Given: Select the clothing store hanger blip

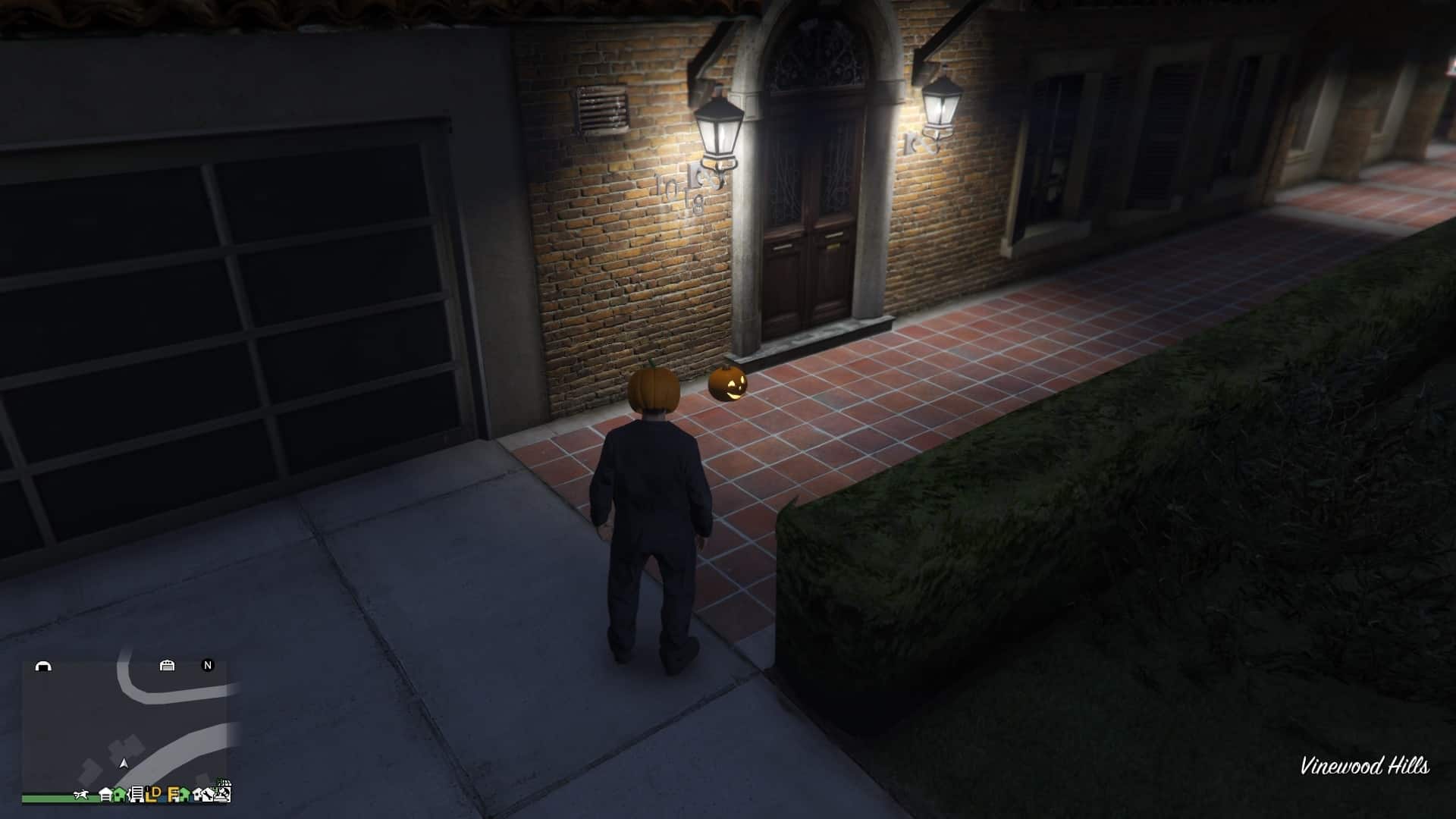Looking at the screenshot, I should coord(136,795).
